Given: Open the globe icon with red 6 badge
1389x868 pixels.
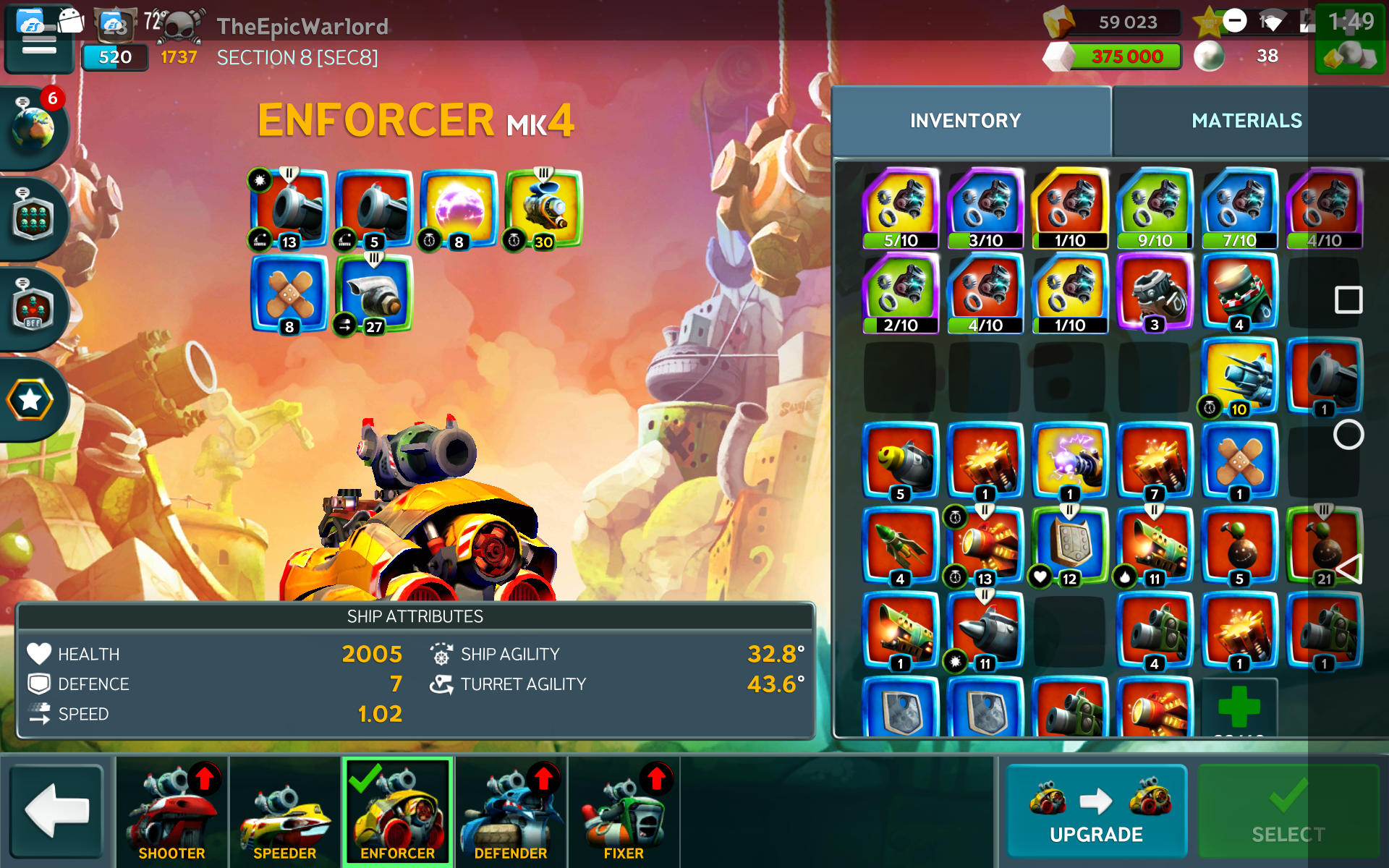Looking at the screenshot, I should pos(34,127).
